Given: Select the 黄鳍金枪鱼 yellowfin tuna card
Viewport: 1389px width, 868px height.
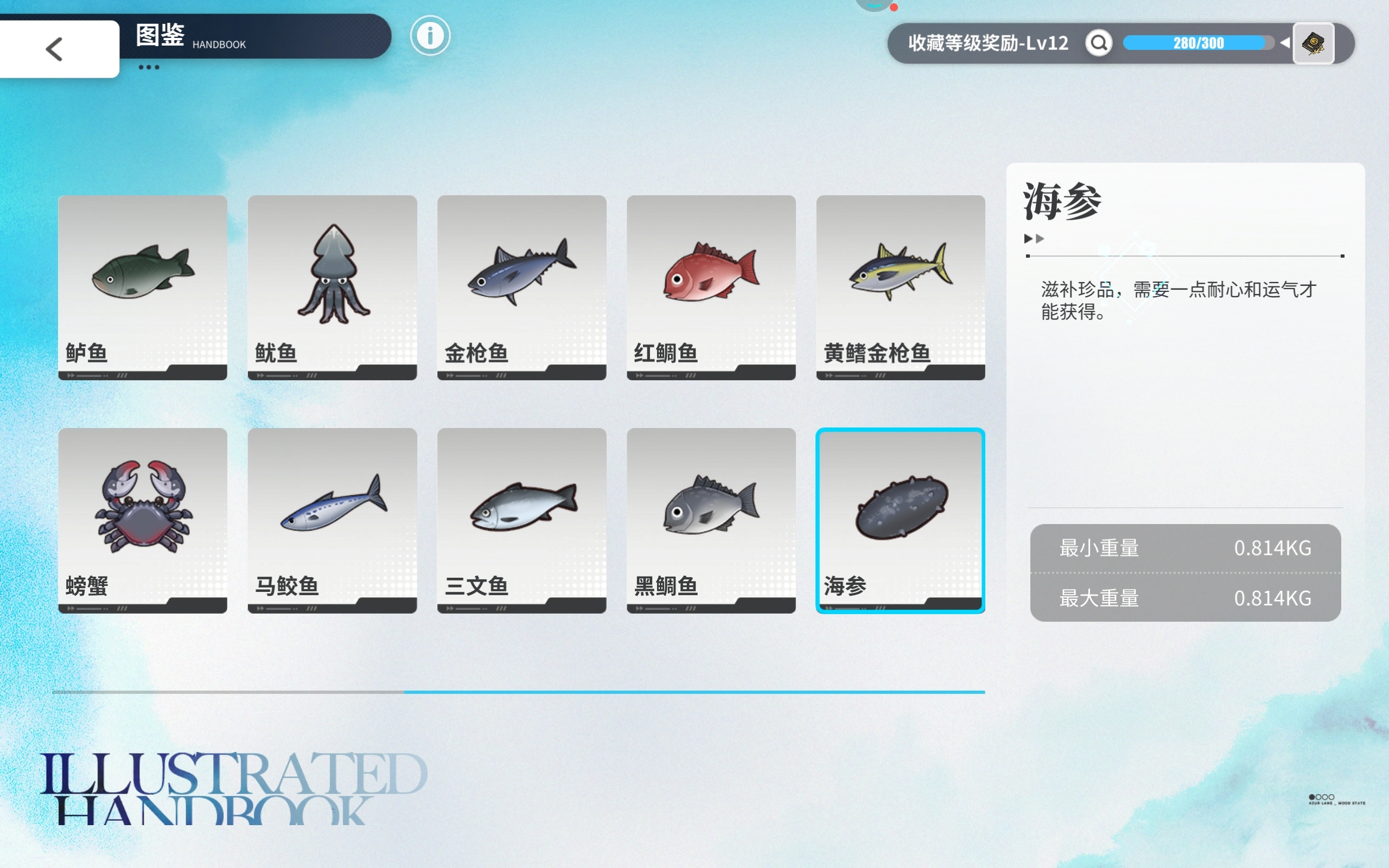Looking at the screenshot, I should click(x=900, y=287).
